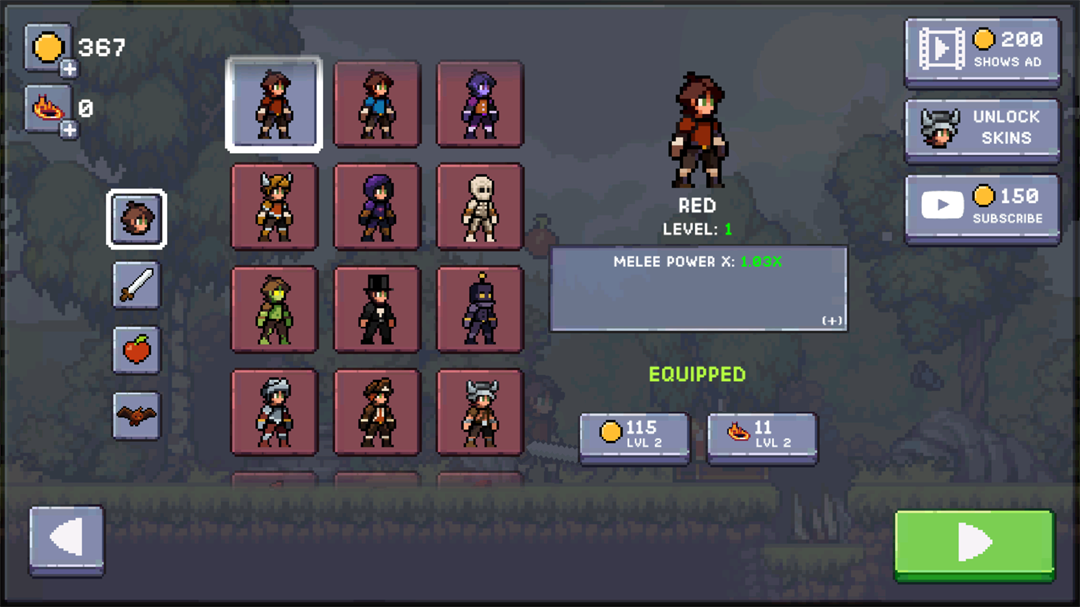Upgrade to level 2 for 115 coins

(x=634, y=437)
